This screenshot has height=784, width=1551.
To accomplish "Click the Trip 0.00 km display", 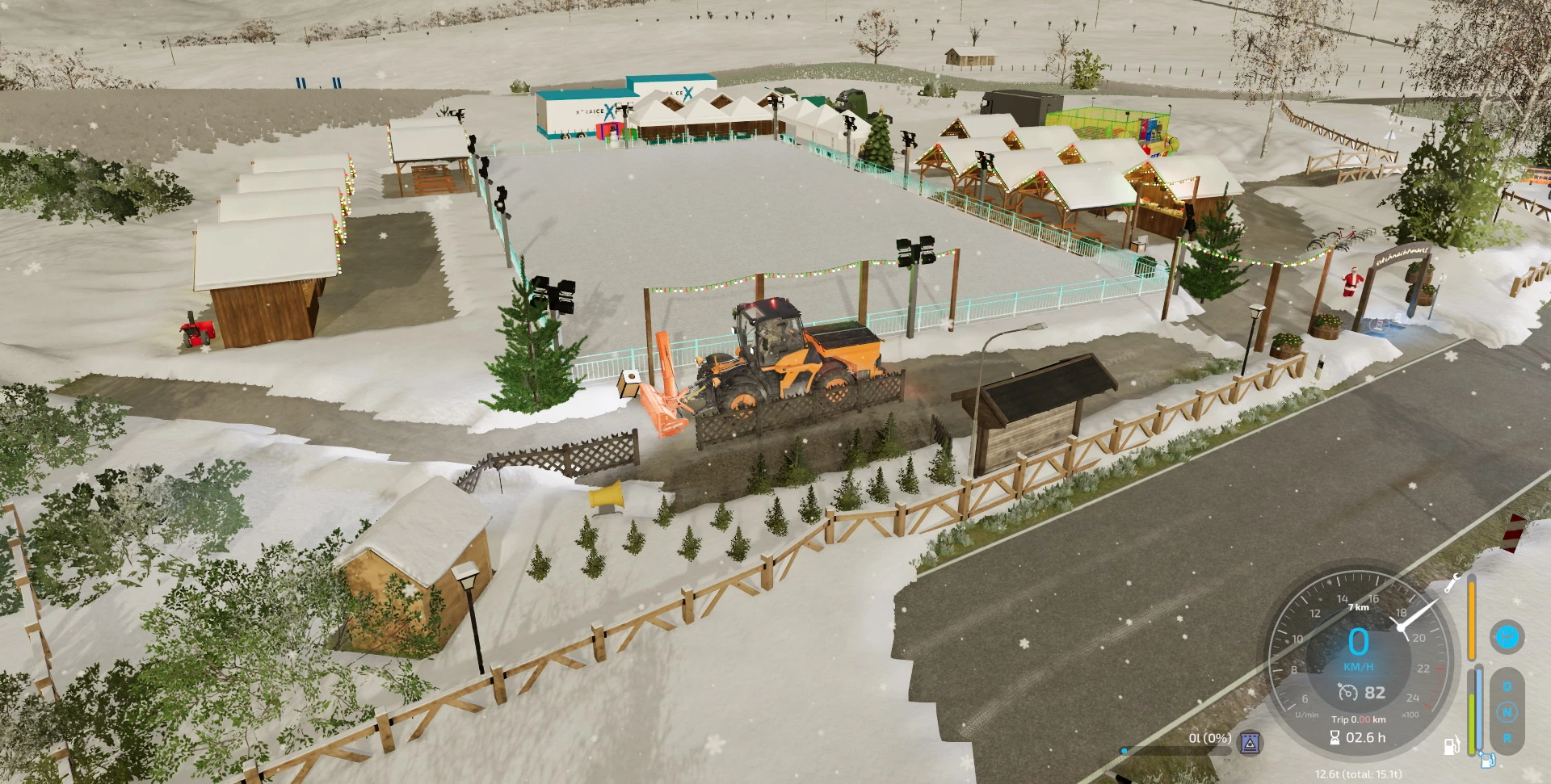I will 1358,719.
